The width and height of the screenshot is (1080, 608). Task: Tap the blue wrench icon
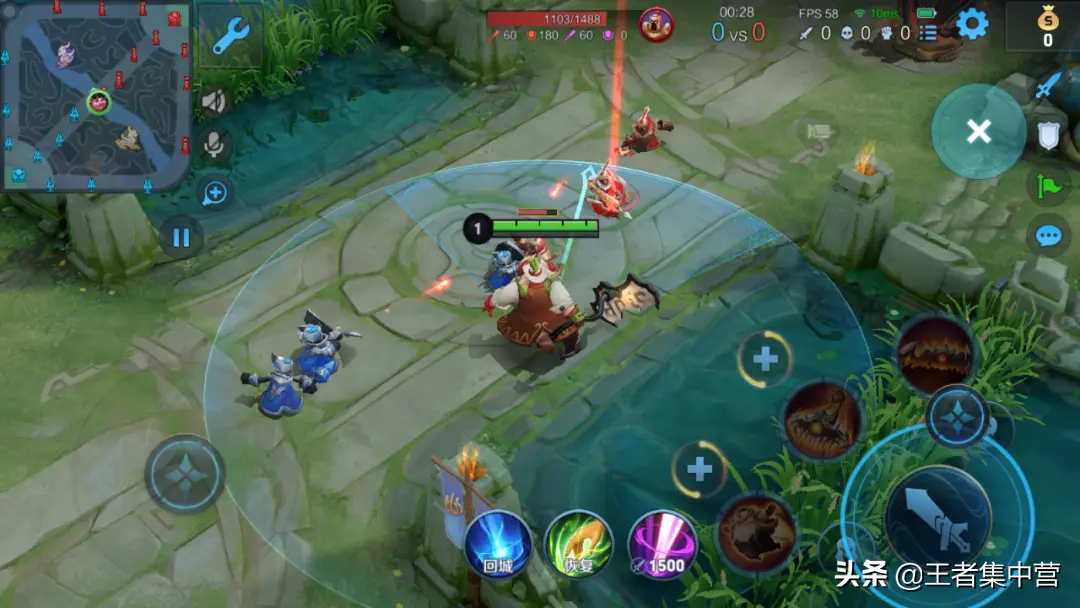click(x=230, y=35)
